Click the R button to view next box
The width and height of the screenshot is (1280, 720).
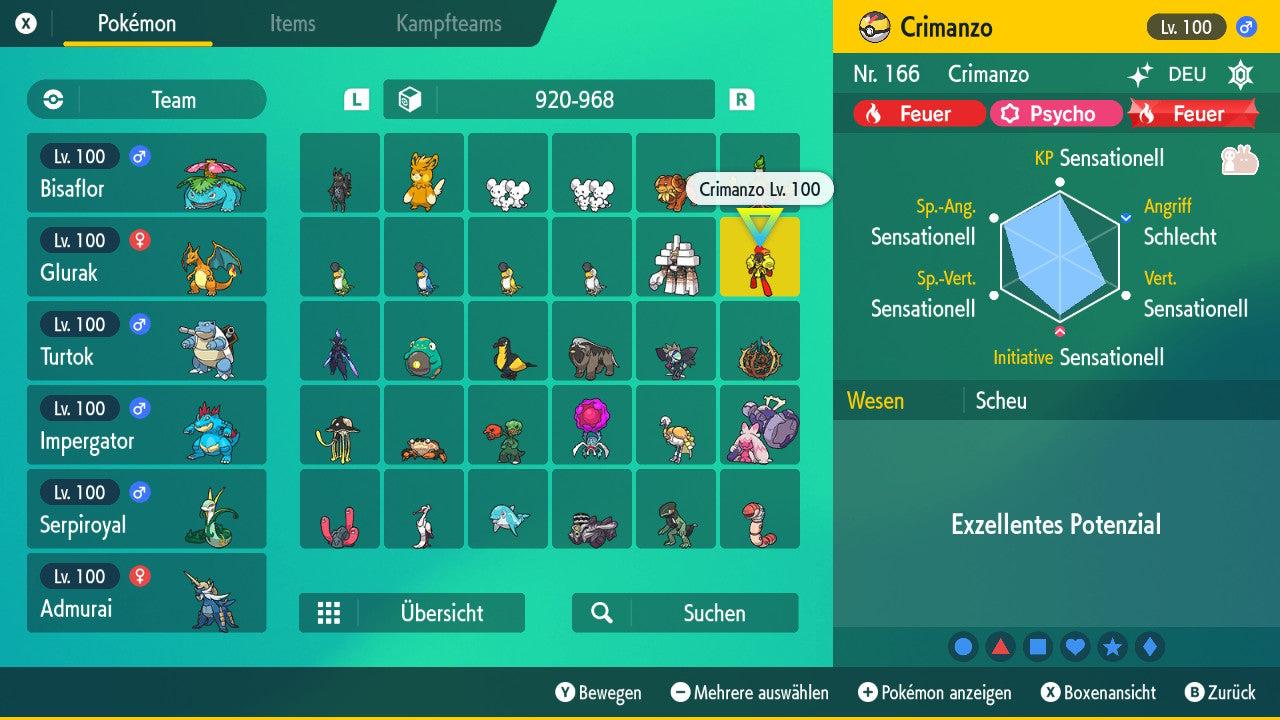(x=741, y=99)
